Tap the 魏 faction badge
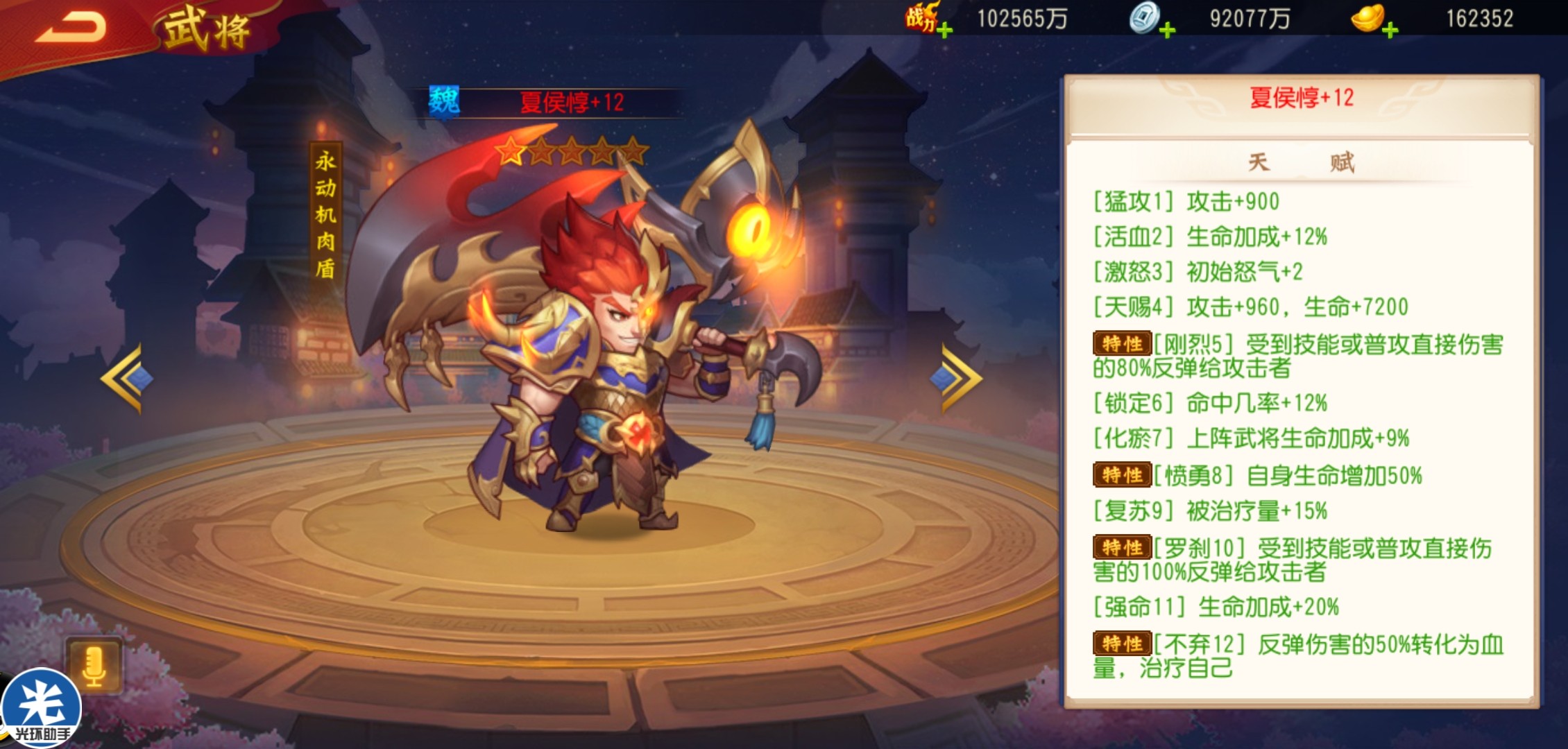The image size is (1568, 749). click(444, 102)
